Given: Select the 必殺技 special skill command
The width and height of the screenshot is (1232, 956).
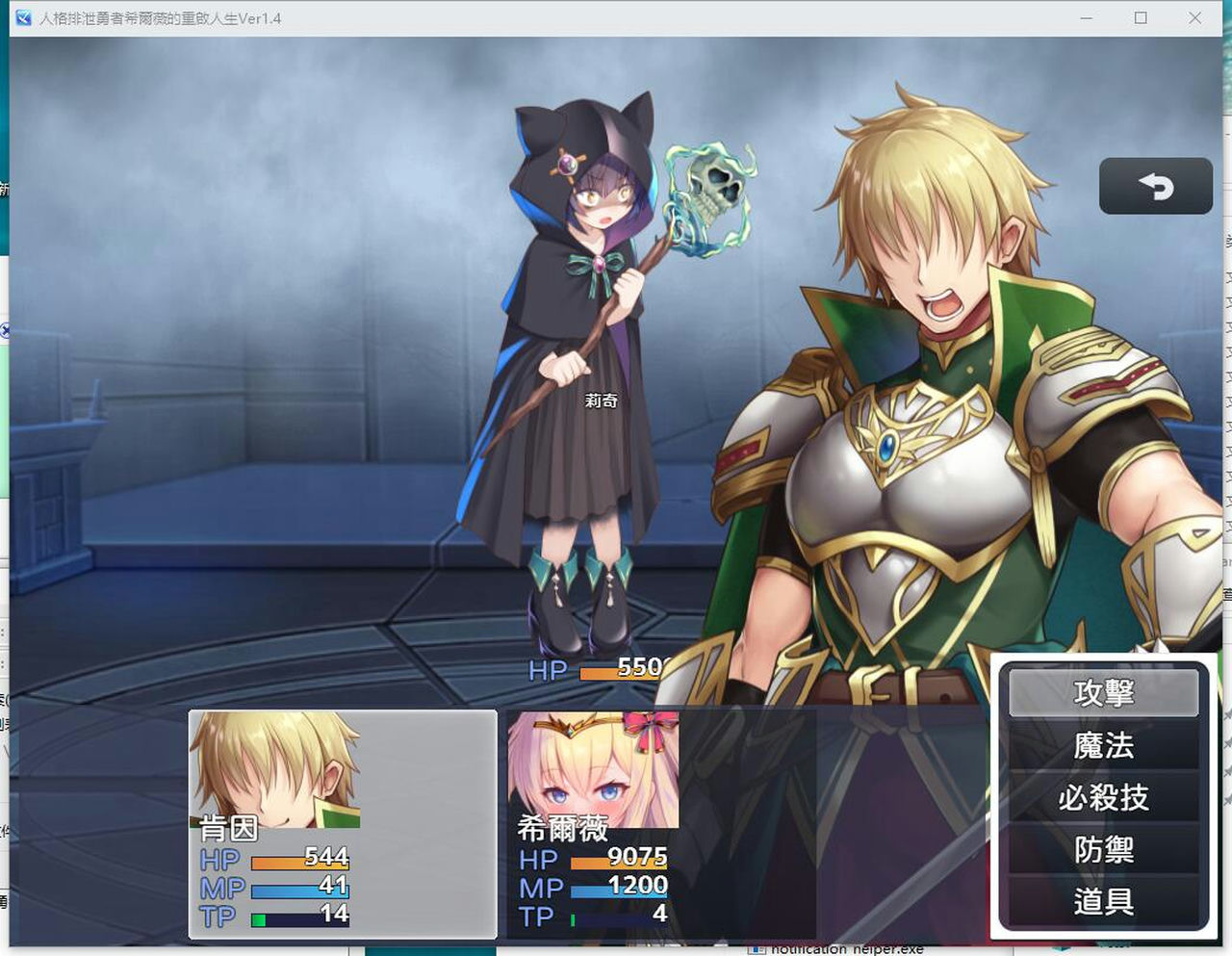Looking at the screenshot, I should [1103, 797].
